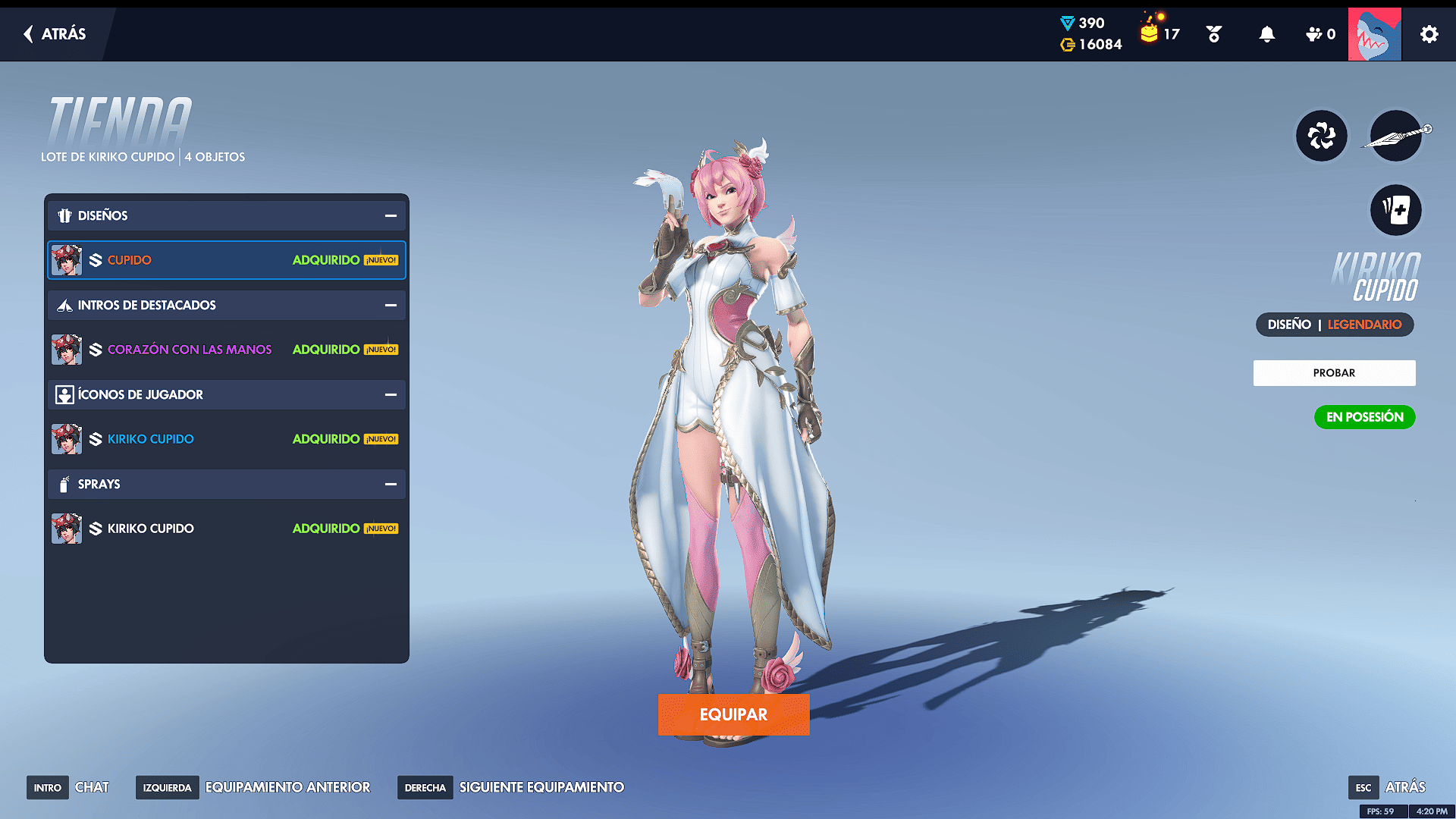Choose the Kiriko Cupido player icon row
1456x819 pixels.
[227, 439]
